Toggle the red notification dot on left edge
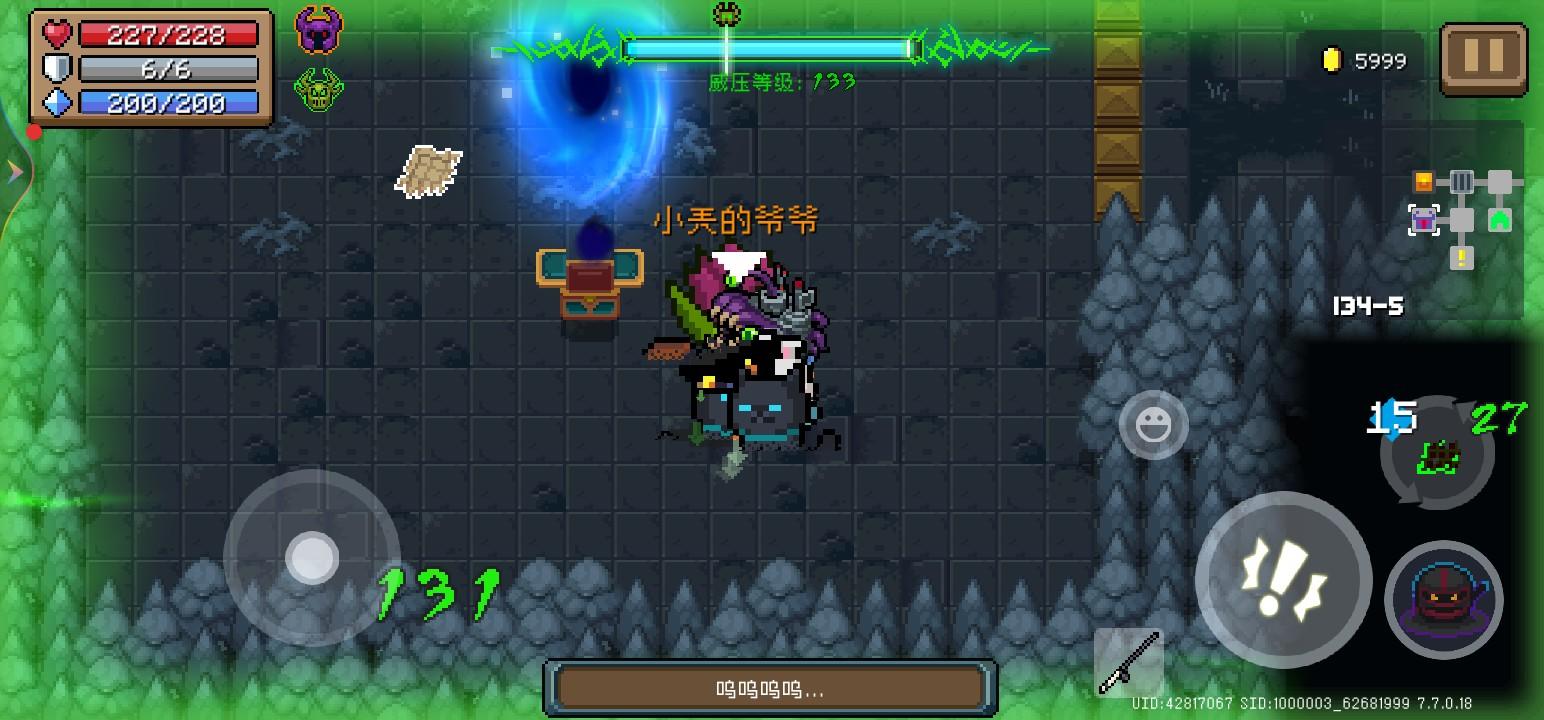The width and height of the screenshot is (1544, 720). click(34, 131)
